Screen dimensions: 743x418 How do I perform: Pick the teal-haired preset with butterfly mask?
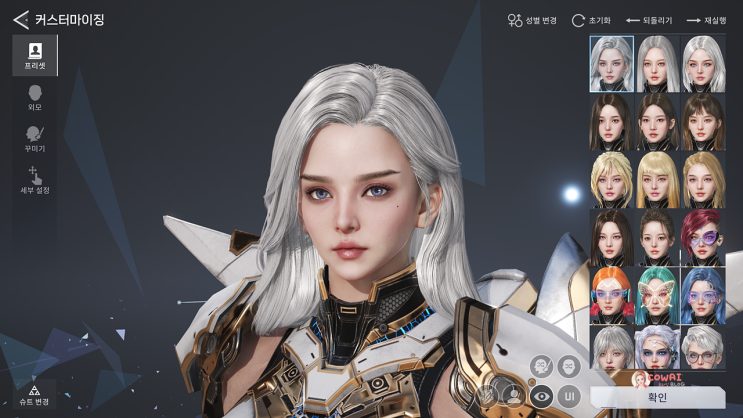tap(657, 295)
